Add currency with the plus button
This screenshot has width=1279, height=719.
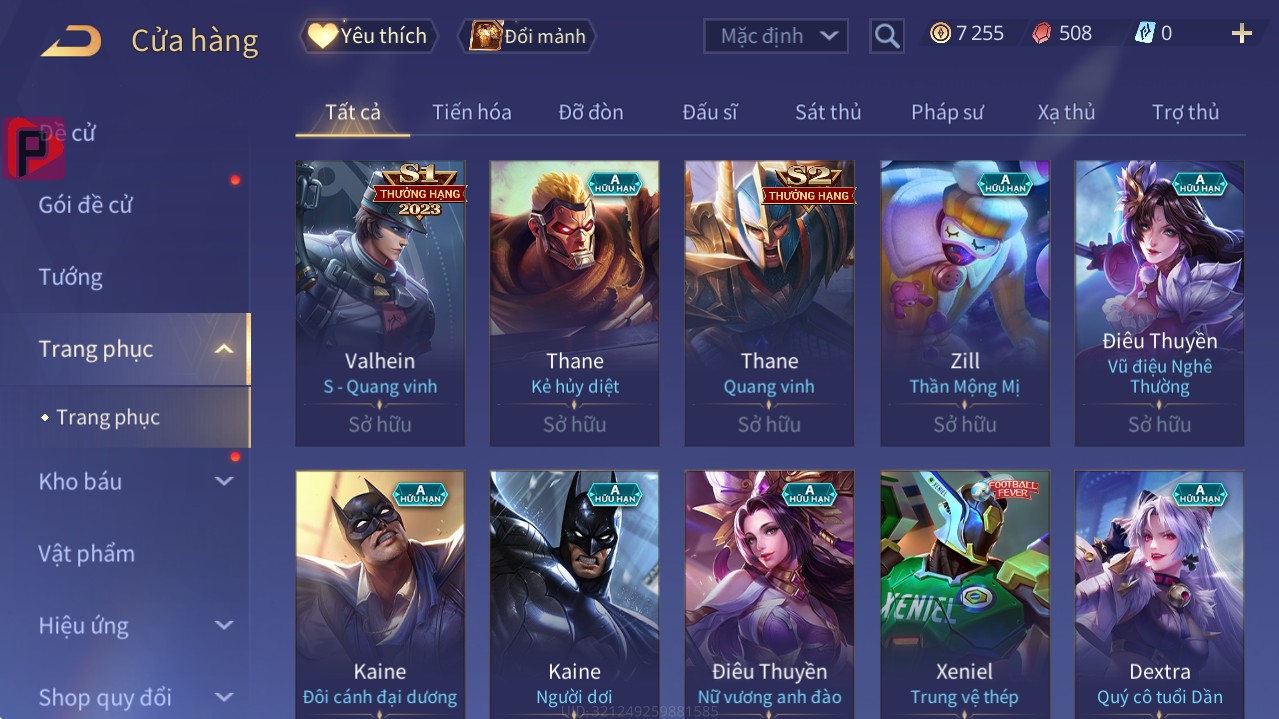point(1241,34)
